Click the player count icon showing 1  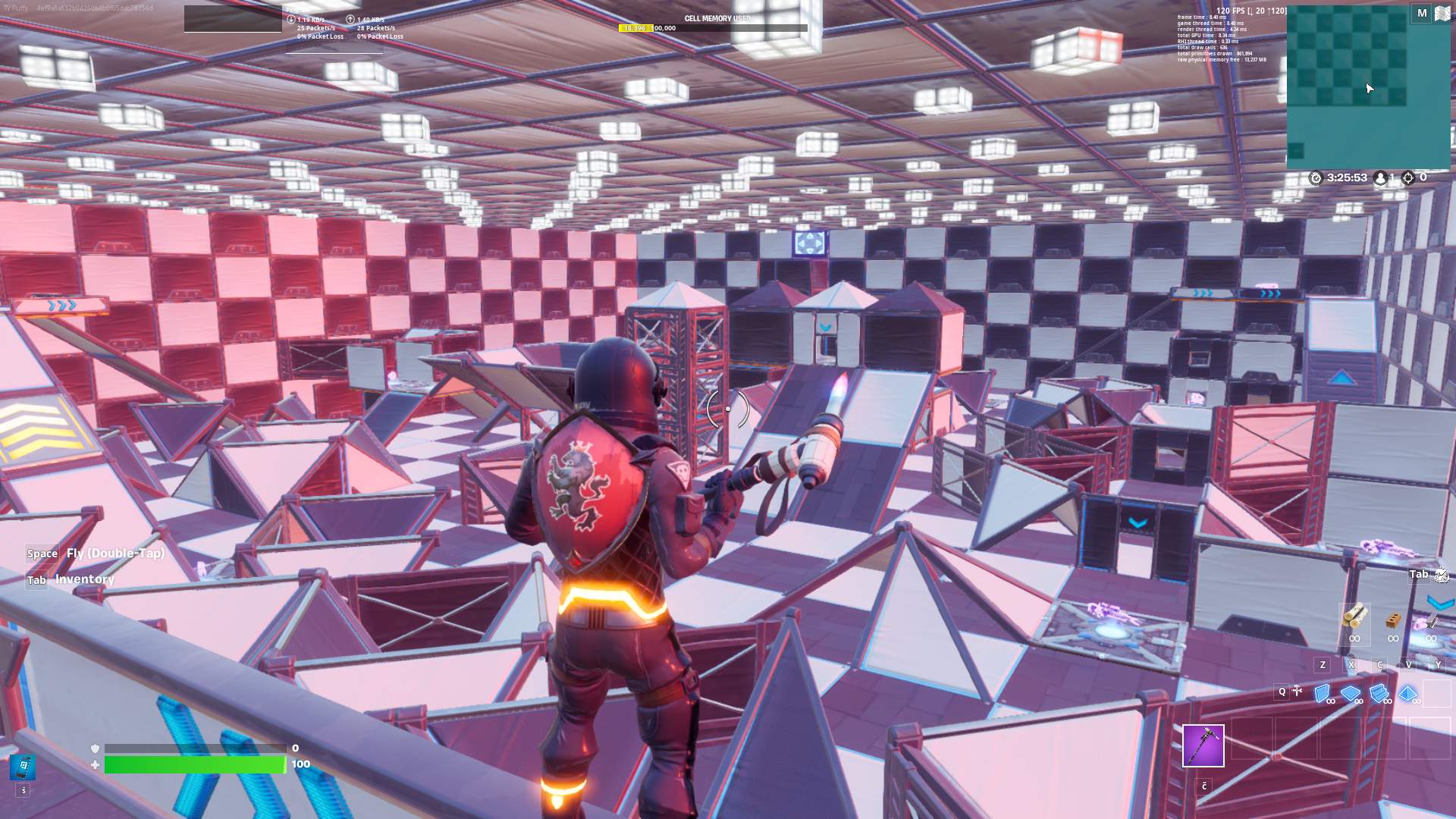[1380, 177]
